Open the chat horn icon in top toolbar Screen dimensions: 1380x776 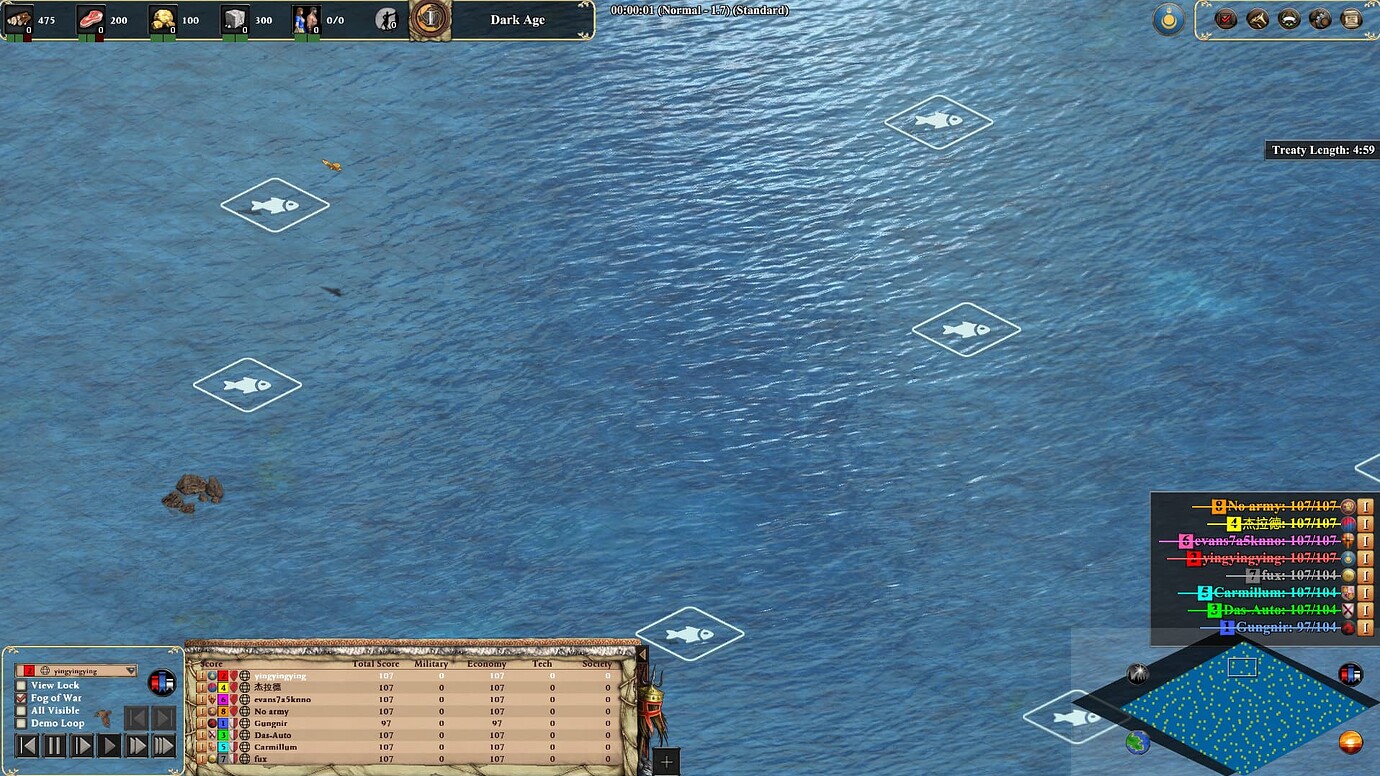point(1257,18)
